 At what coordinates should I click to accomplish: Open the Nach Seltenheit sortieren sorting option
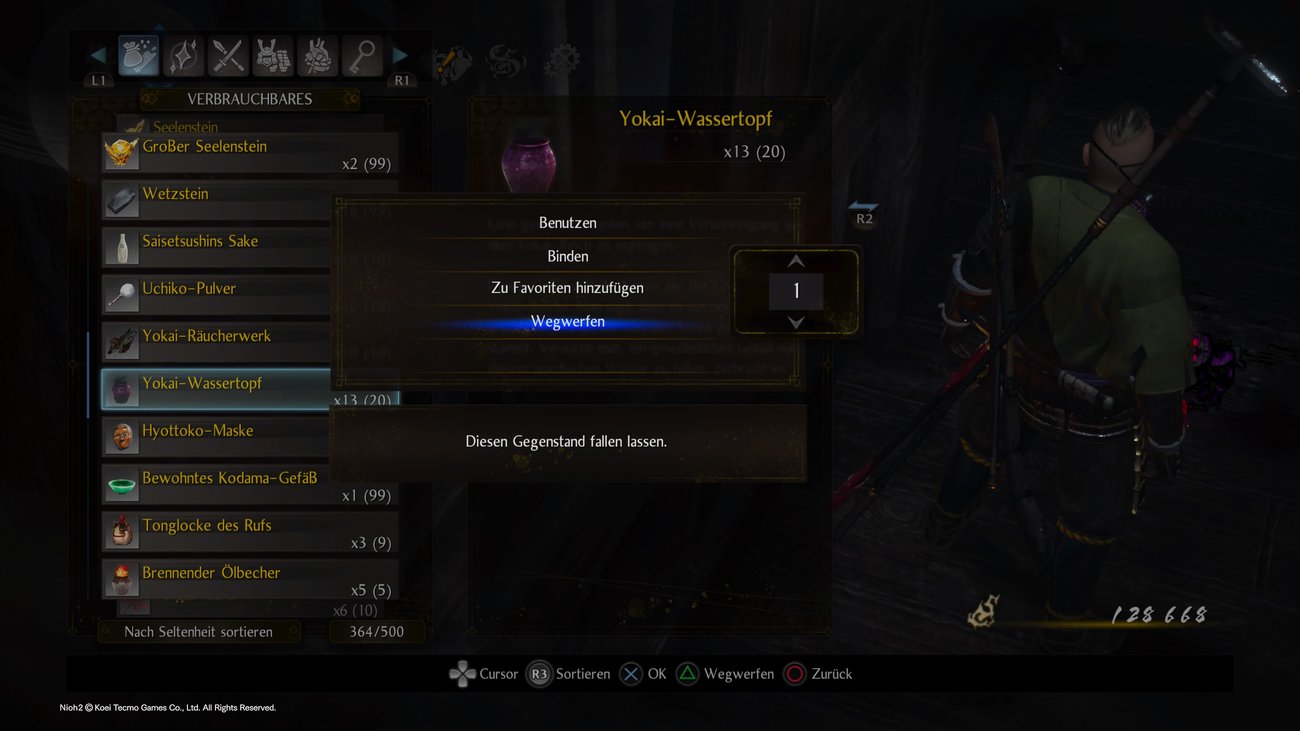[199, 631]
